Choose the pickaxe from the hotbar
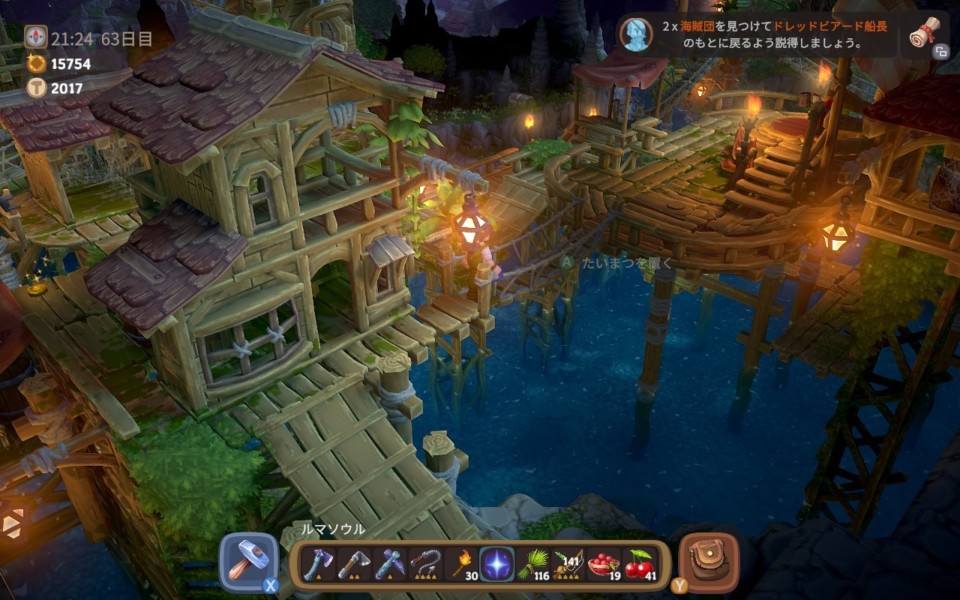This screenshot has height=600, width=960. coord(390,563)
